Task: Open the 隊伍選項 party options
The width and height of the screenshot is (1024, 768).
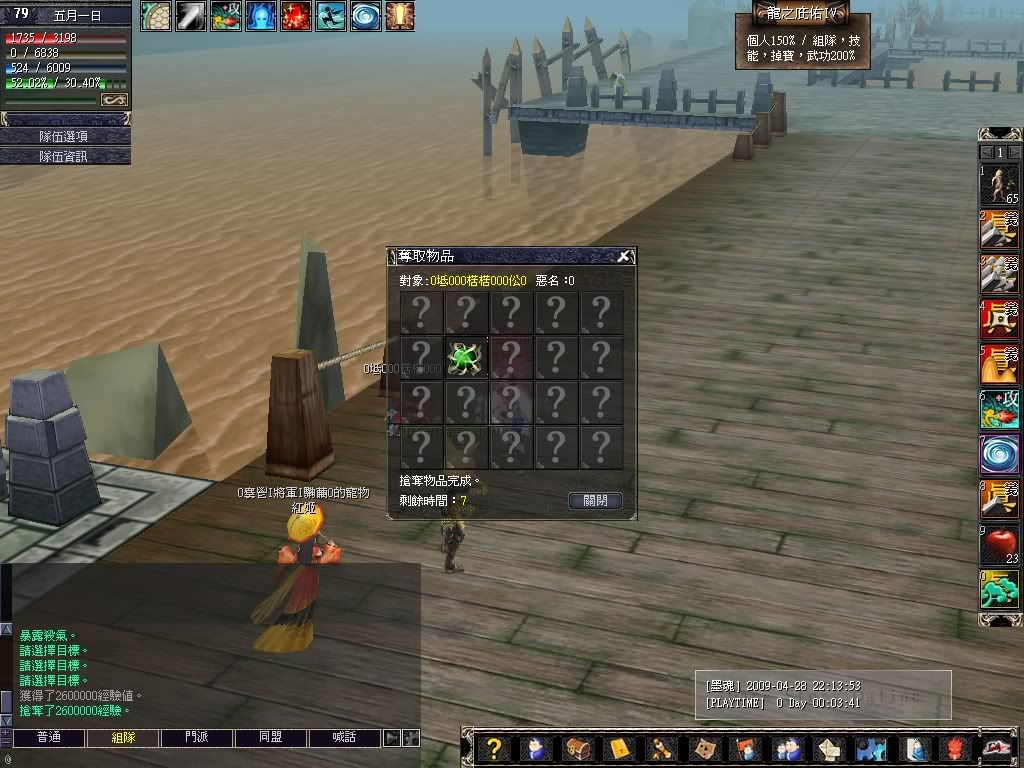Action: click(x=65, y=136)
